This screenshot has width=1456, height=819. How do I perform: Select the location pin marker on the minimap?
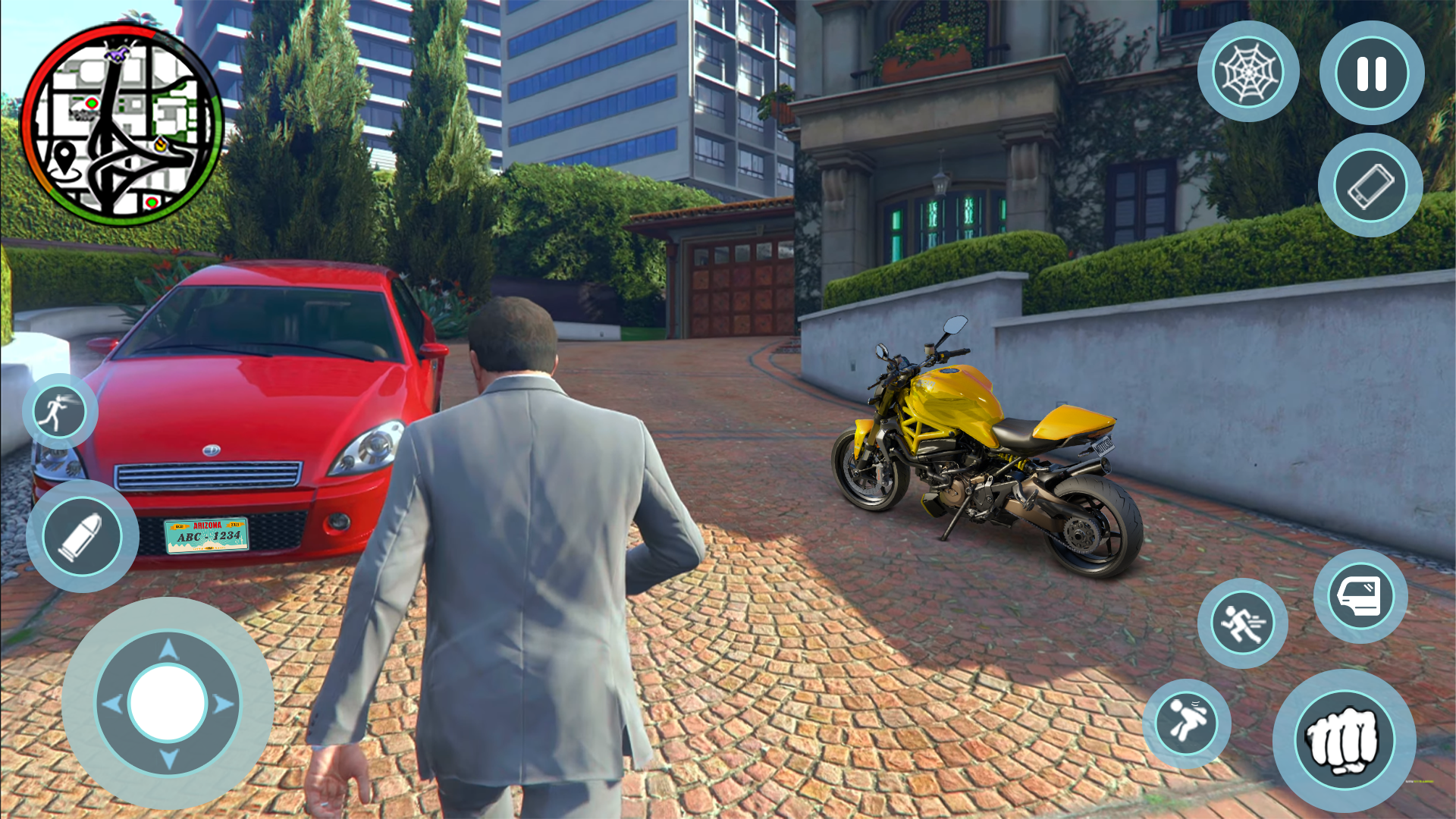click(x=64, y=158)
